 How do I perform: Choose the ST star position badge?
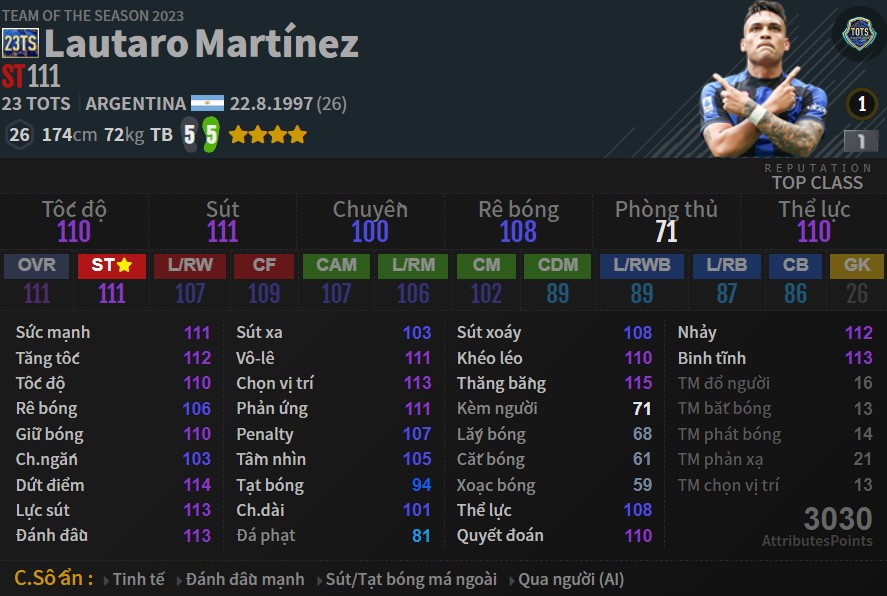[x=112, y=266]
